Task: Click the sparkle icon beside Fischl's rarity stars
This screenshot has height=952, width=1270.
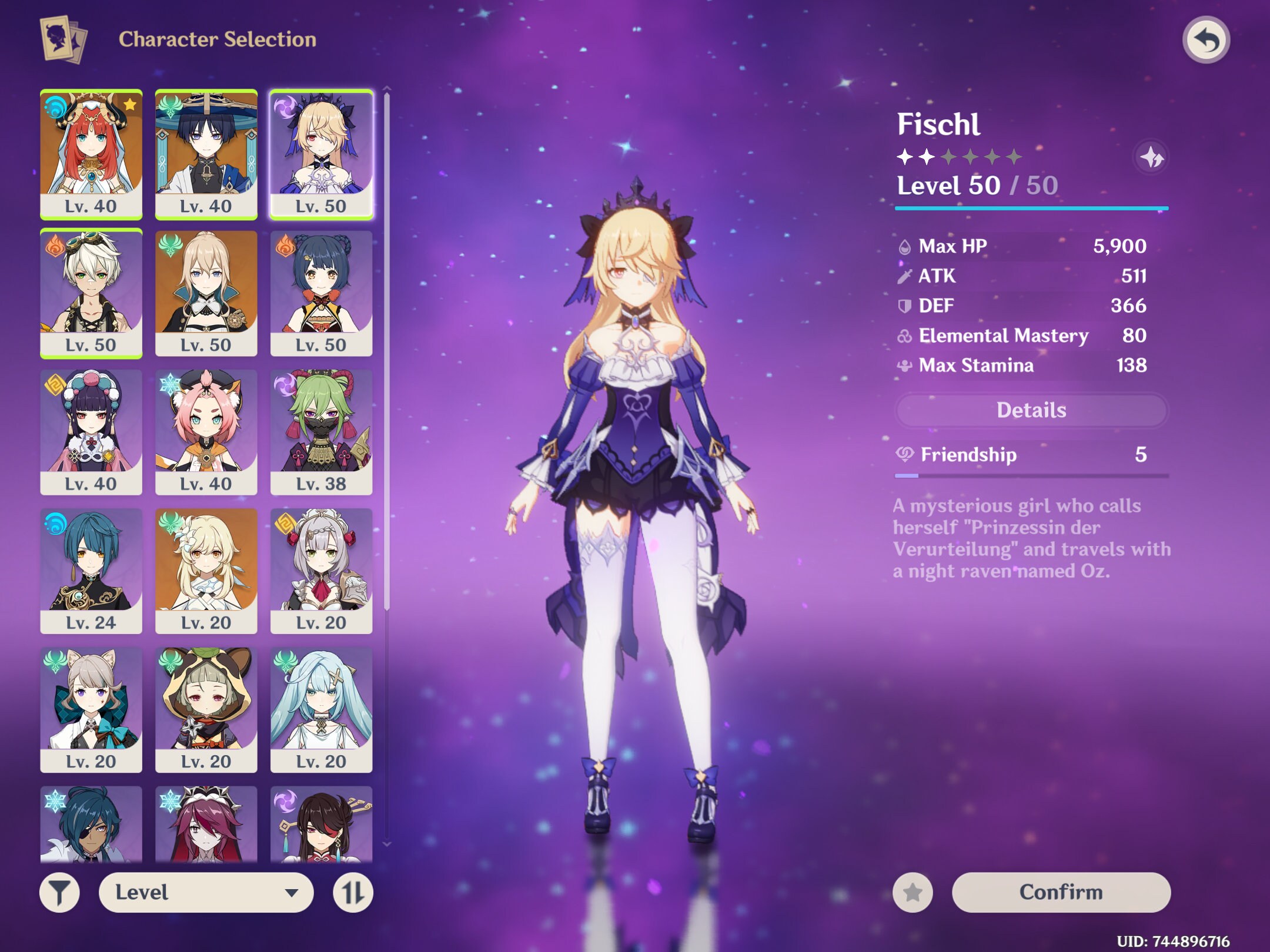Action: [1154, 157]
